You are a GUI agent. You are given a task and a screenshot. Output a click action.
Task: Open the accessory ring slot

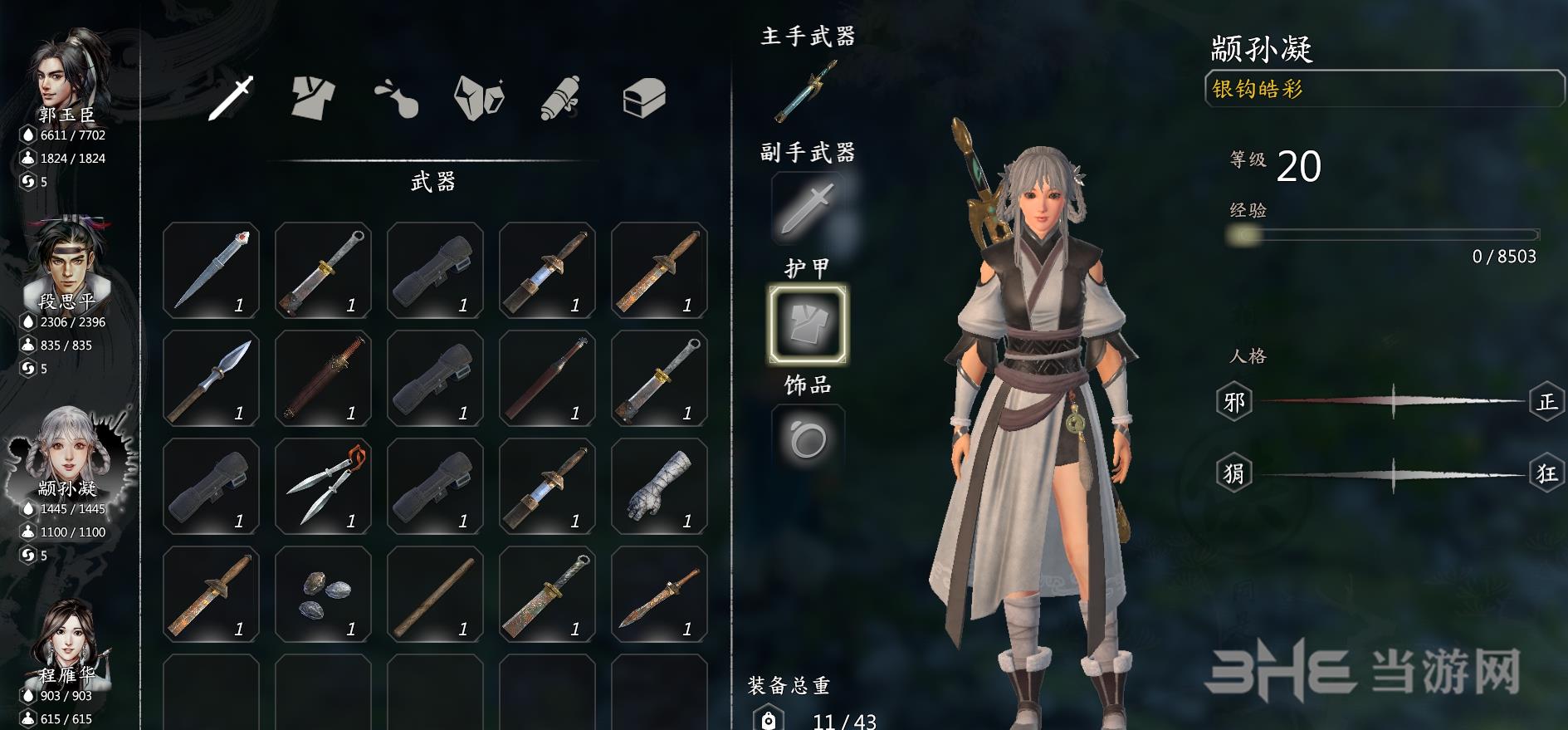pos(808,439)
